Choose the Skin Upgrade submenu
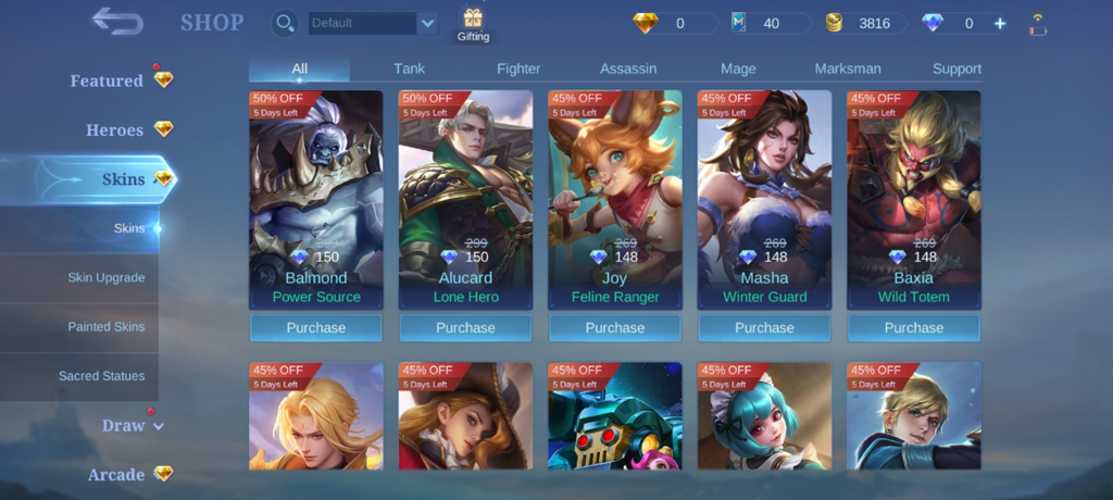 click(106, 278)
